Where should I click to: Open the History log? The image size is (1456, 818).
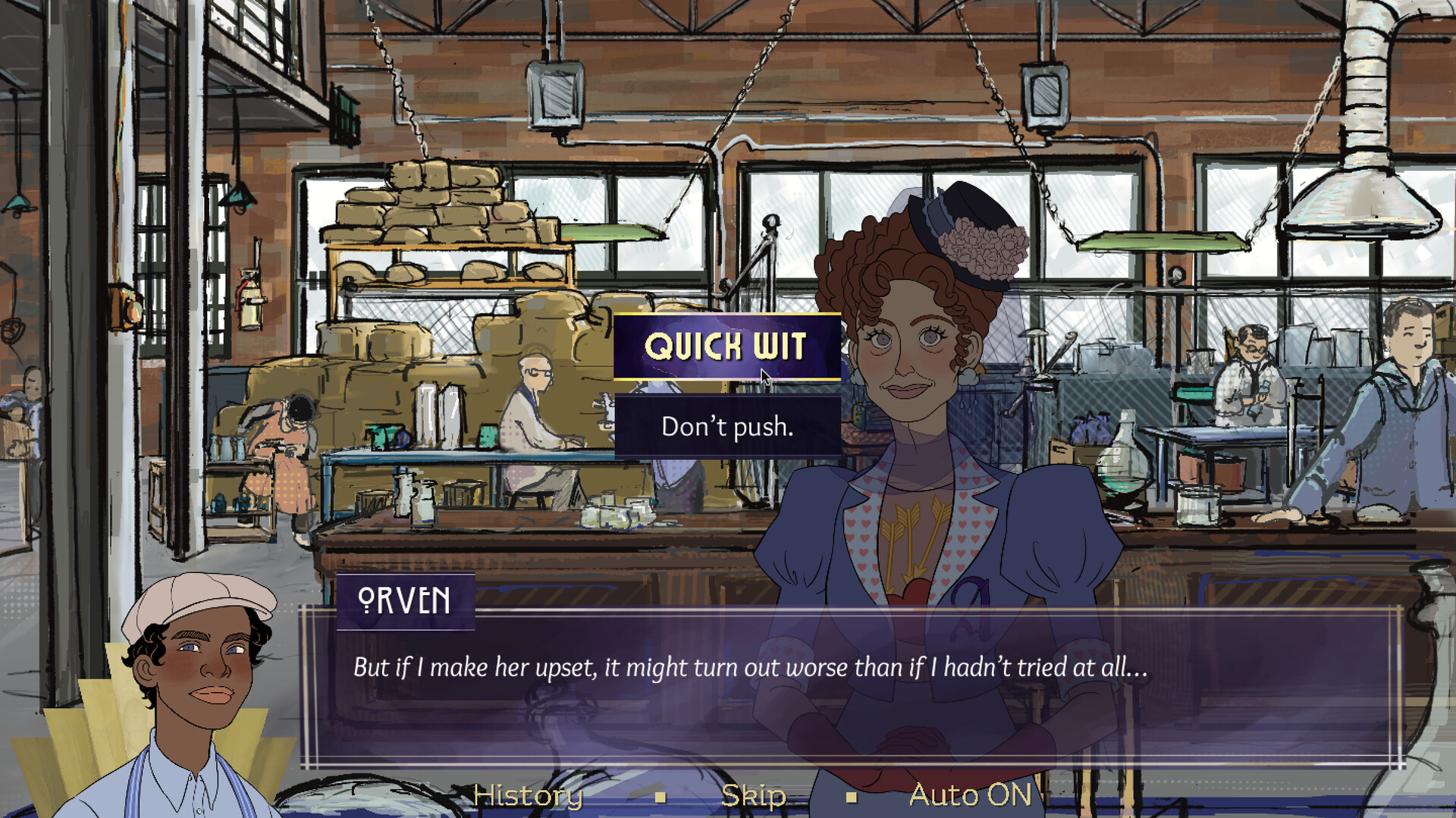pyautogui.click(x=529, y=795)
